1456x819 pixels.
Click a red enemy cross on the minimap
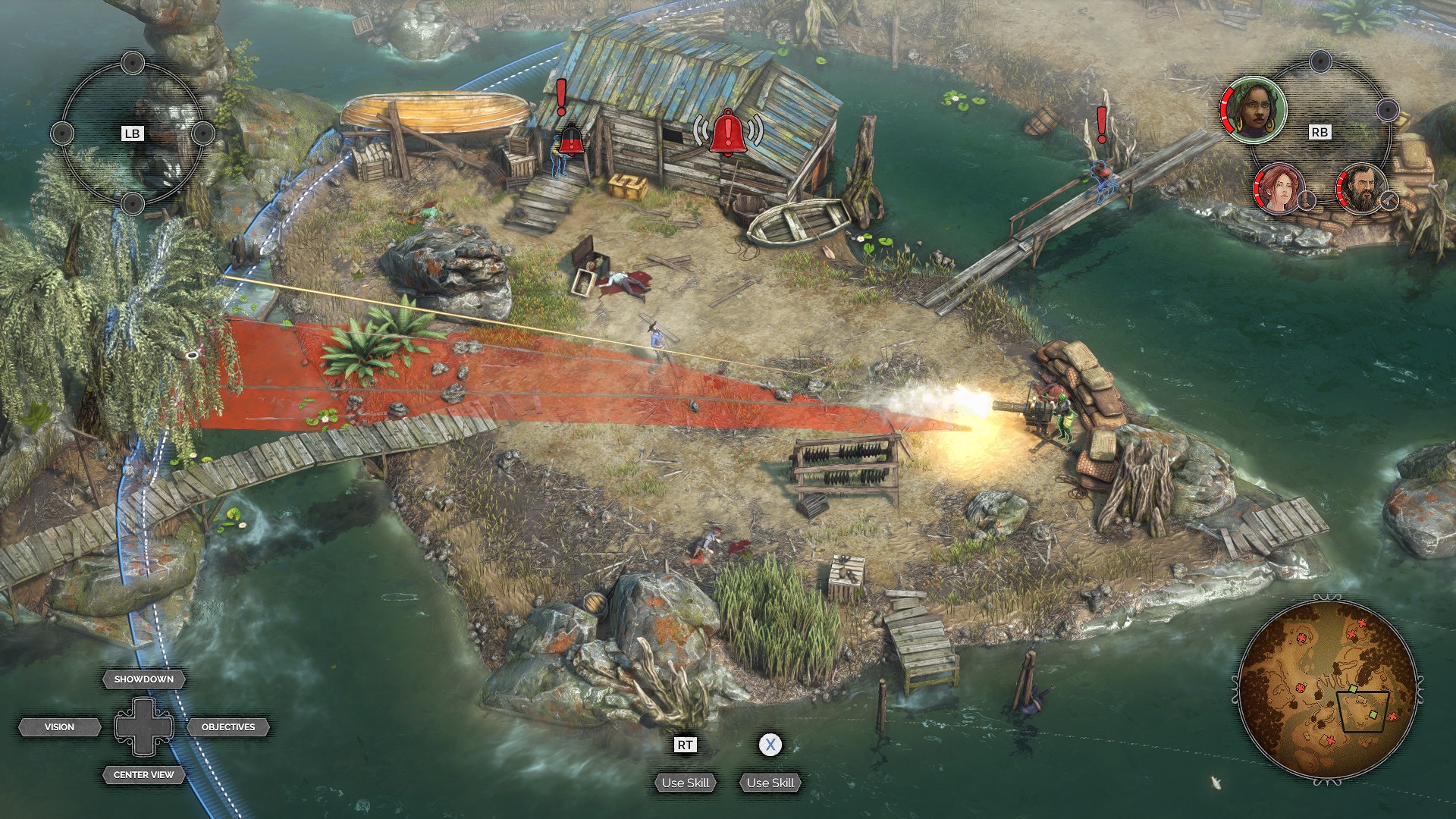(x=1393, y=717)
